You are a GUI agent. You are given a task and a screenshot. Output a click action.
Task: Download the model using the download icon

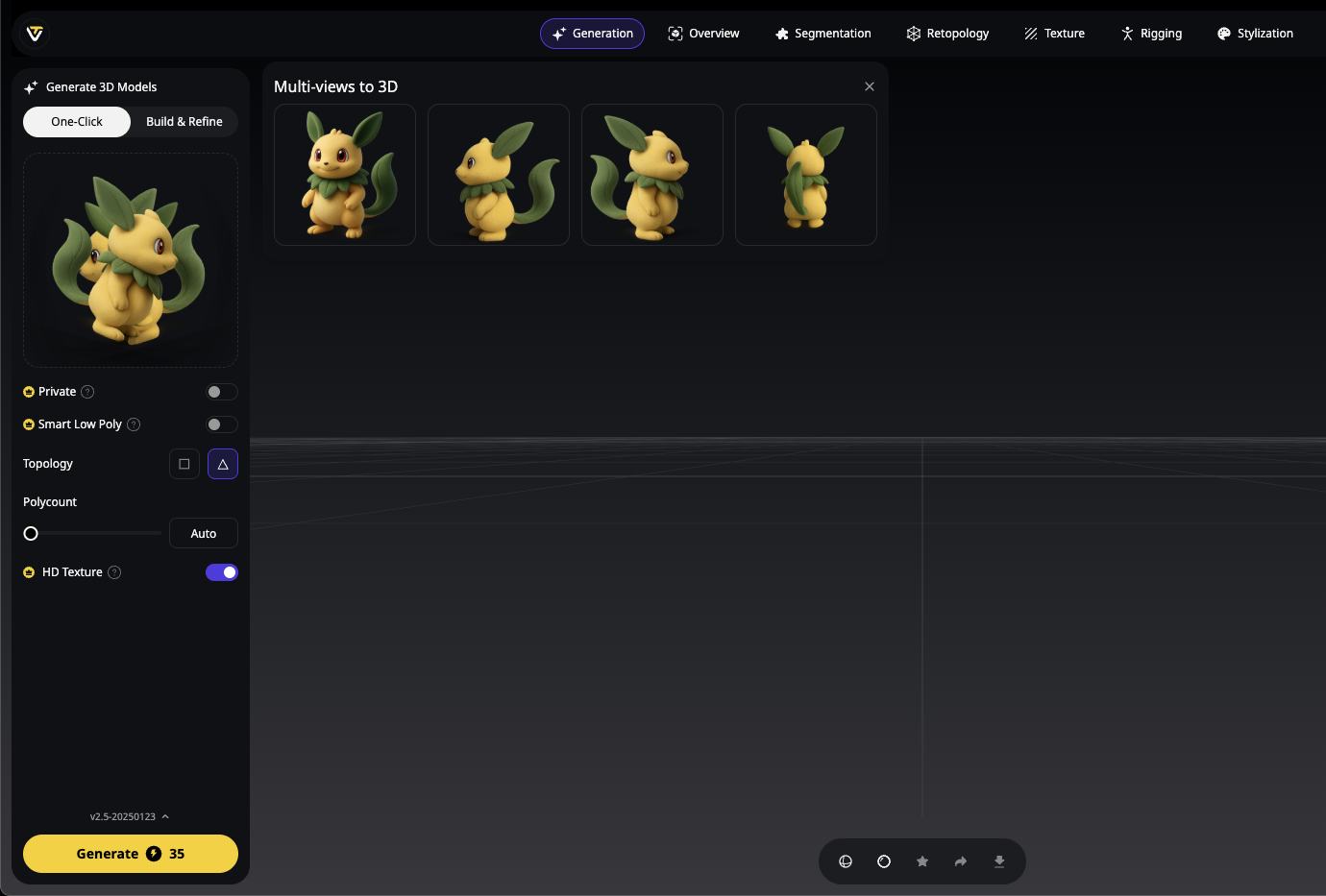coord(999,861)
